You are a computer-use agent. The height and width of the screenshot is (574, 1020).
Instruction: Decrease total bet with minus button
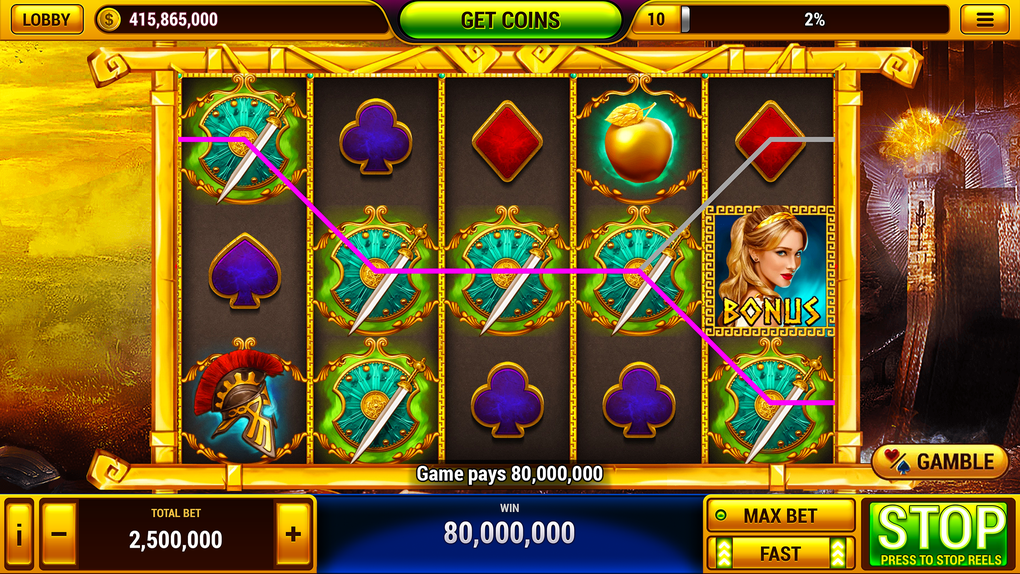[59, 534]
